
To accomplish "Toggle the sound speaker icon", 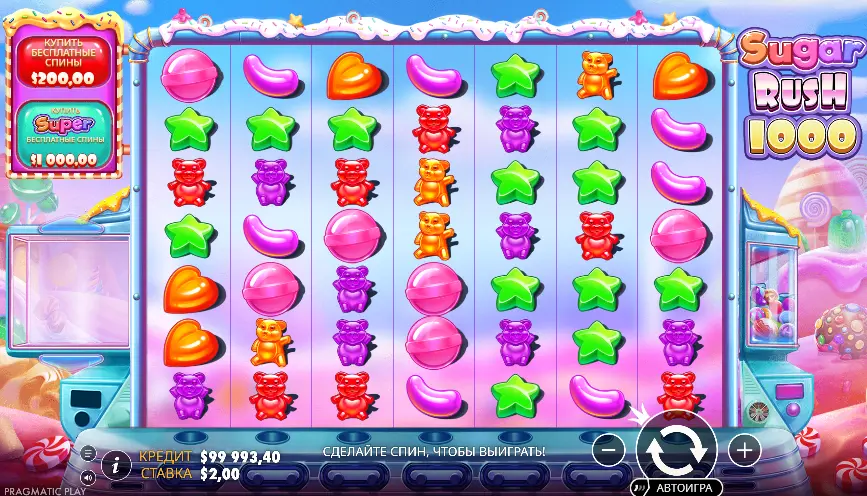I will tap(87, 476).
